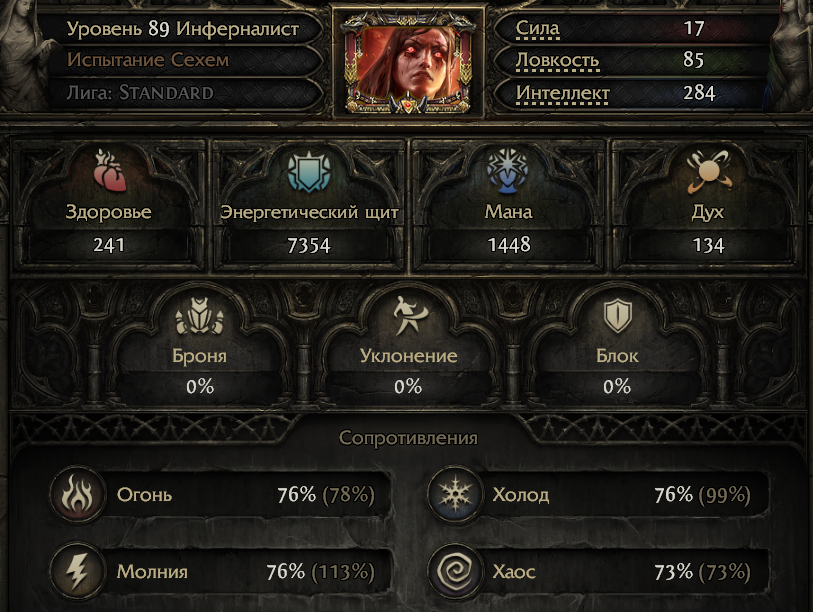Image resolution: width=813 pixels, height=612 pixels.
Task: Click the Infernalist character portrait
Action: [407, 61]
